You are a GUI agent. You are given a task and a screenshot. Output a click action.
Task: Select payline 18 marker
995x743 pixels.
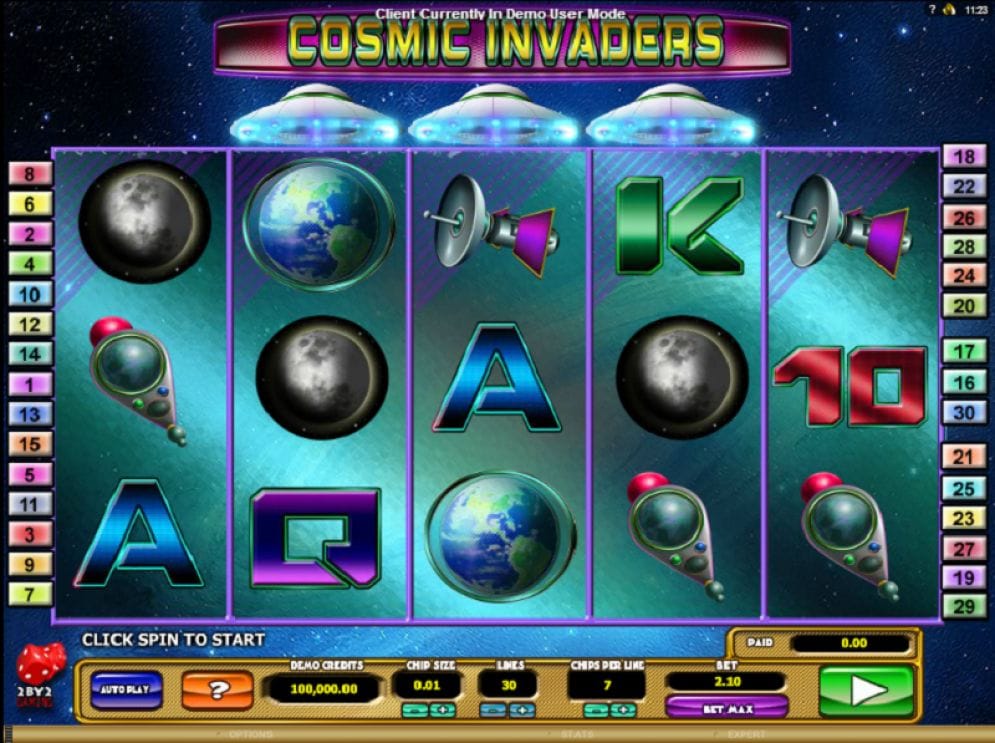[965, 156]
